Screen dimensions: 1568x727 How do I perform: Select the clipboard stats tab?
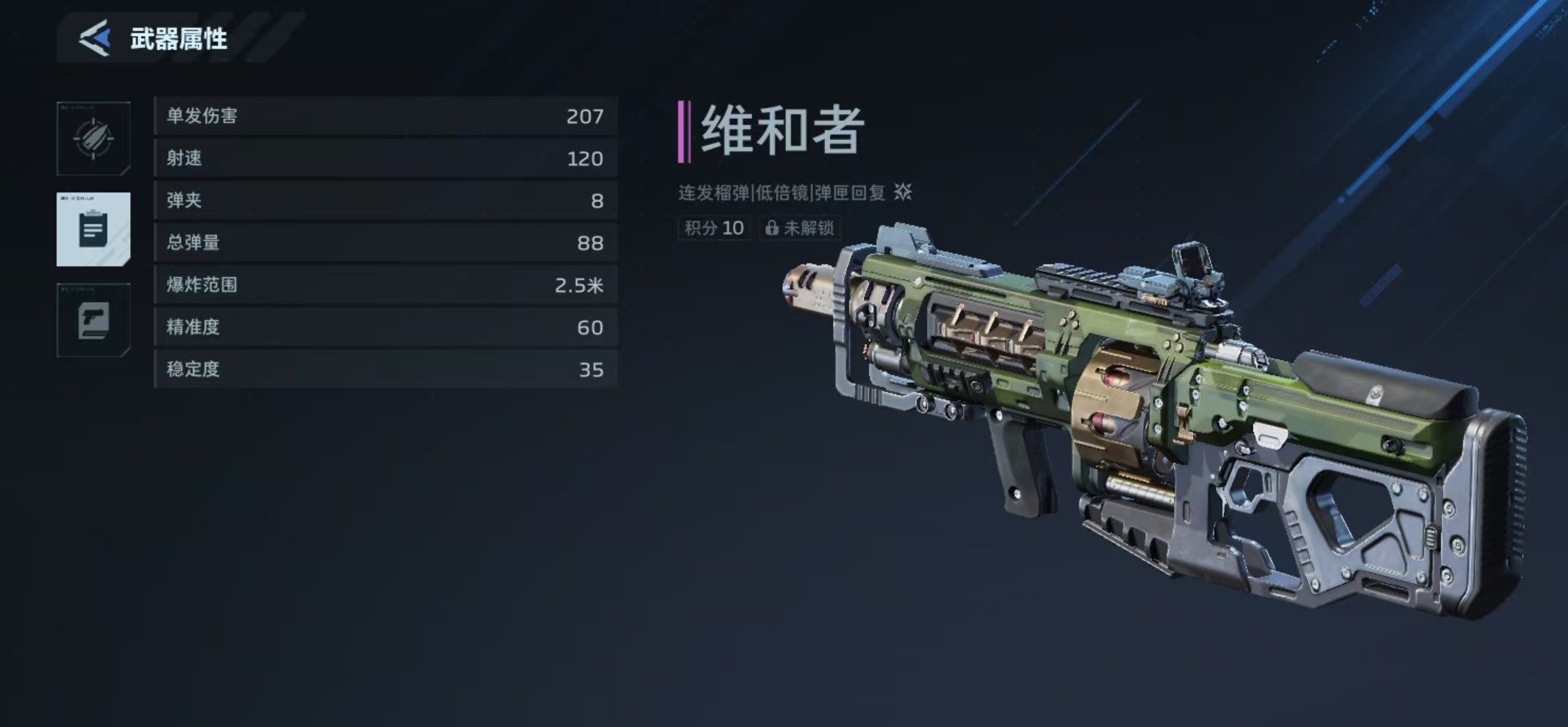(94, 229)
